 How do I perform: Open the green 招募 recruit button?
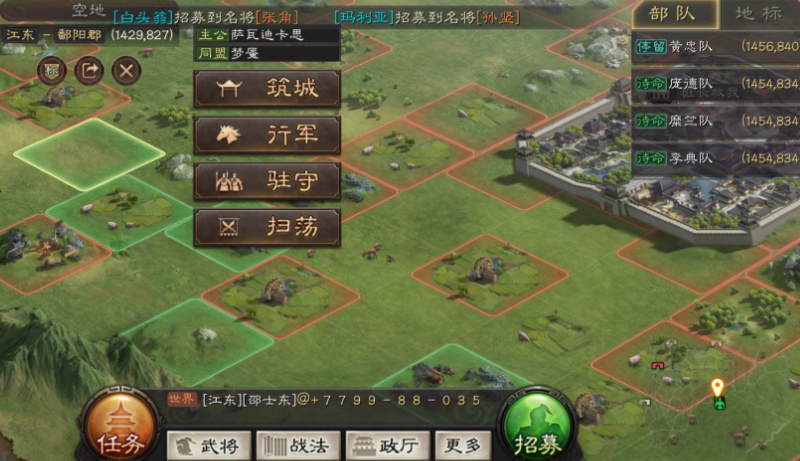click(x=538, y=424)
